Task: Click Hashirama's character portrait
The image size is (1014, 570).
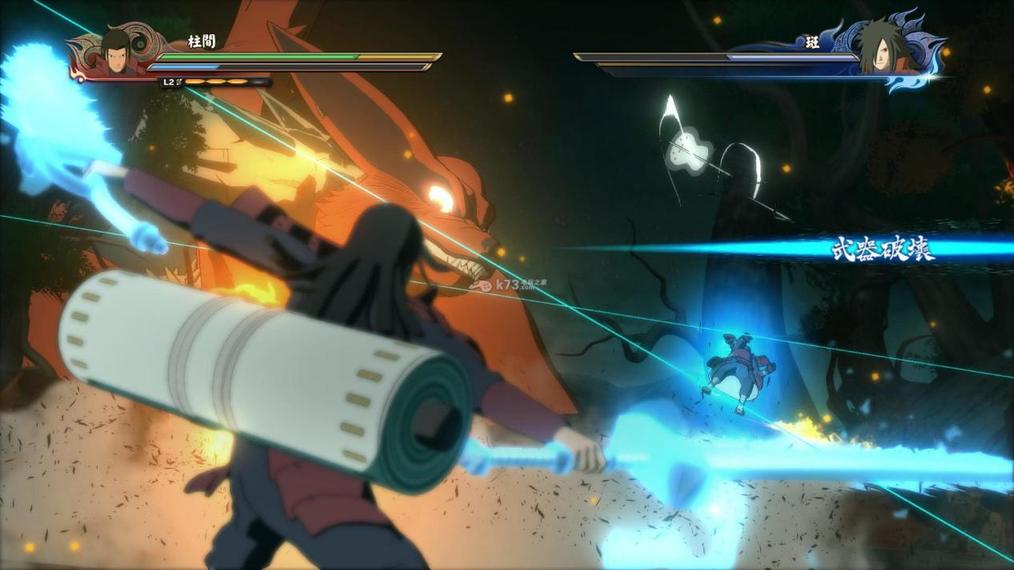Action: pos(116,50)
